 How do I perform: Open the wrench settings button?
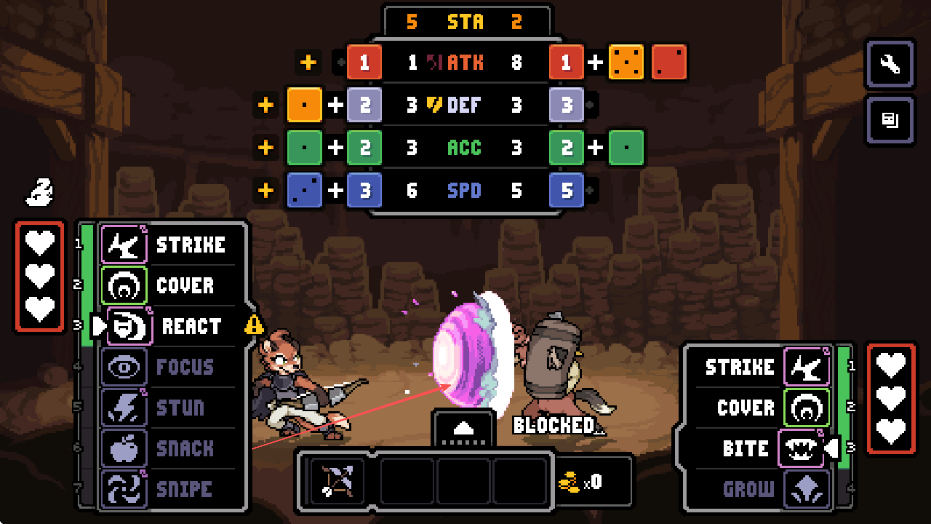pyautogui.click(x=889, y=66)
